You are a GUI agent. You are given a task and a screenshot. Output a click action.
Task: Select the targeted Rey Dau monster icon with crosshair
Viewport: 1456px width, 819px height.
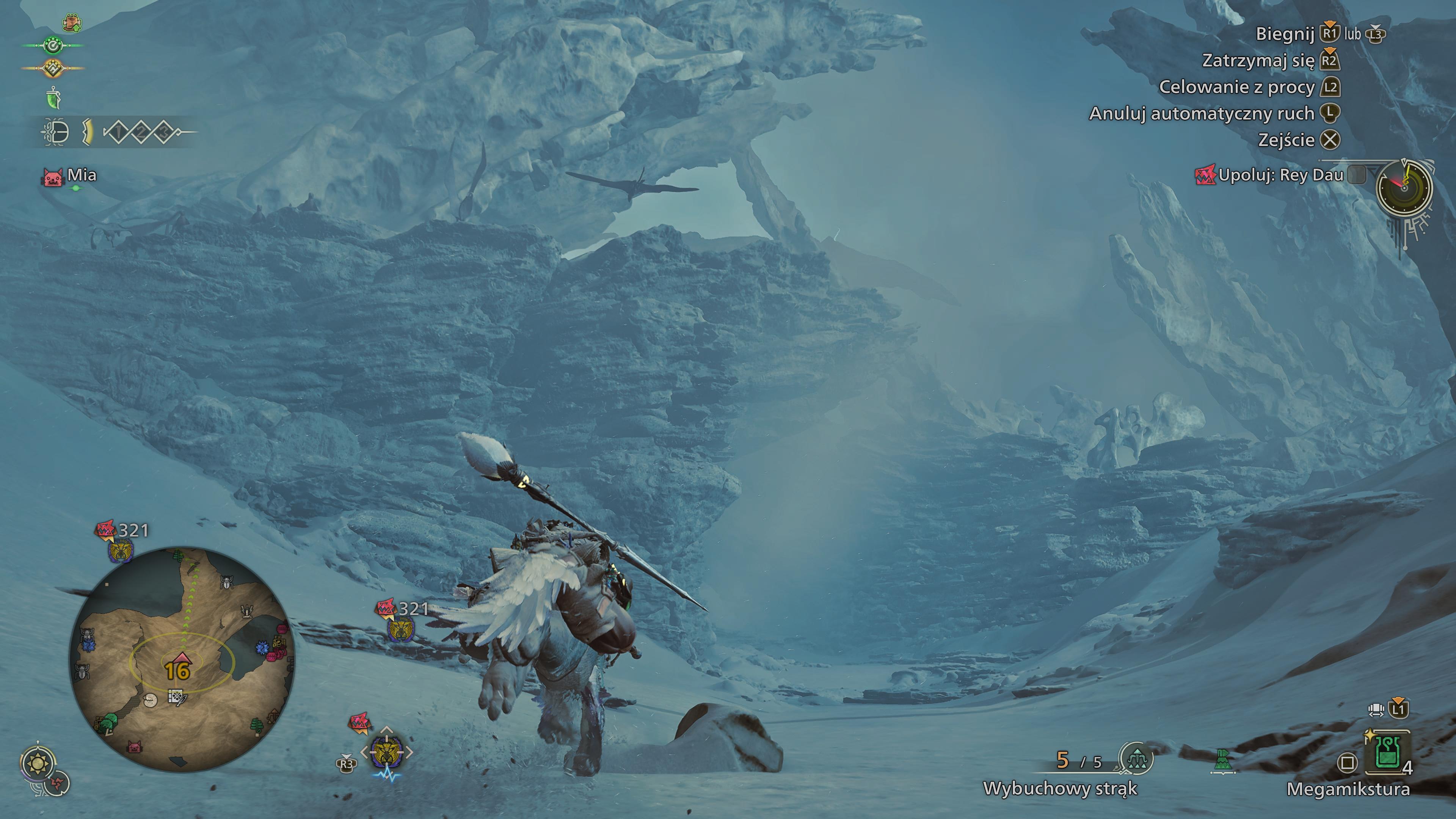(x=387, y=752)
